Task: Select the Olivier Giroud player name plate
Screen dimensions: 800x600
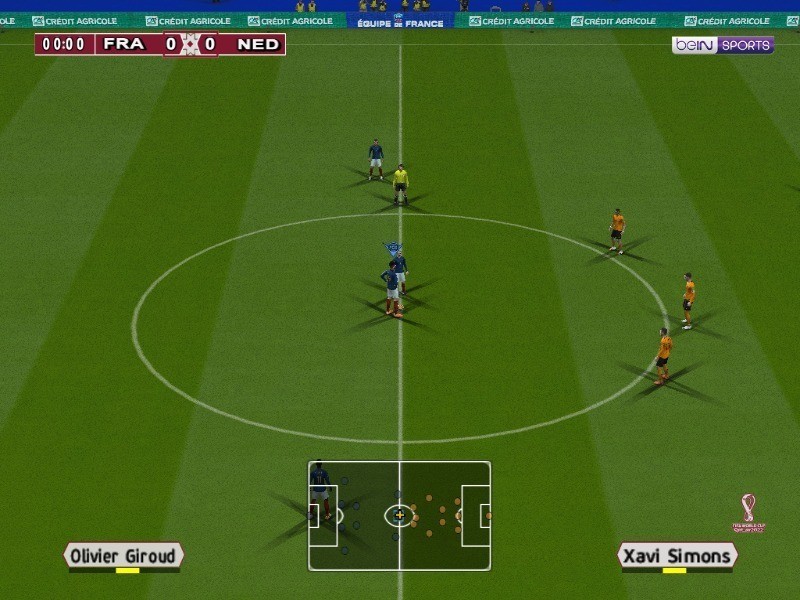Action: pyautogui.click(x=124, y=556)
